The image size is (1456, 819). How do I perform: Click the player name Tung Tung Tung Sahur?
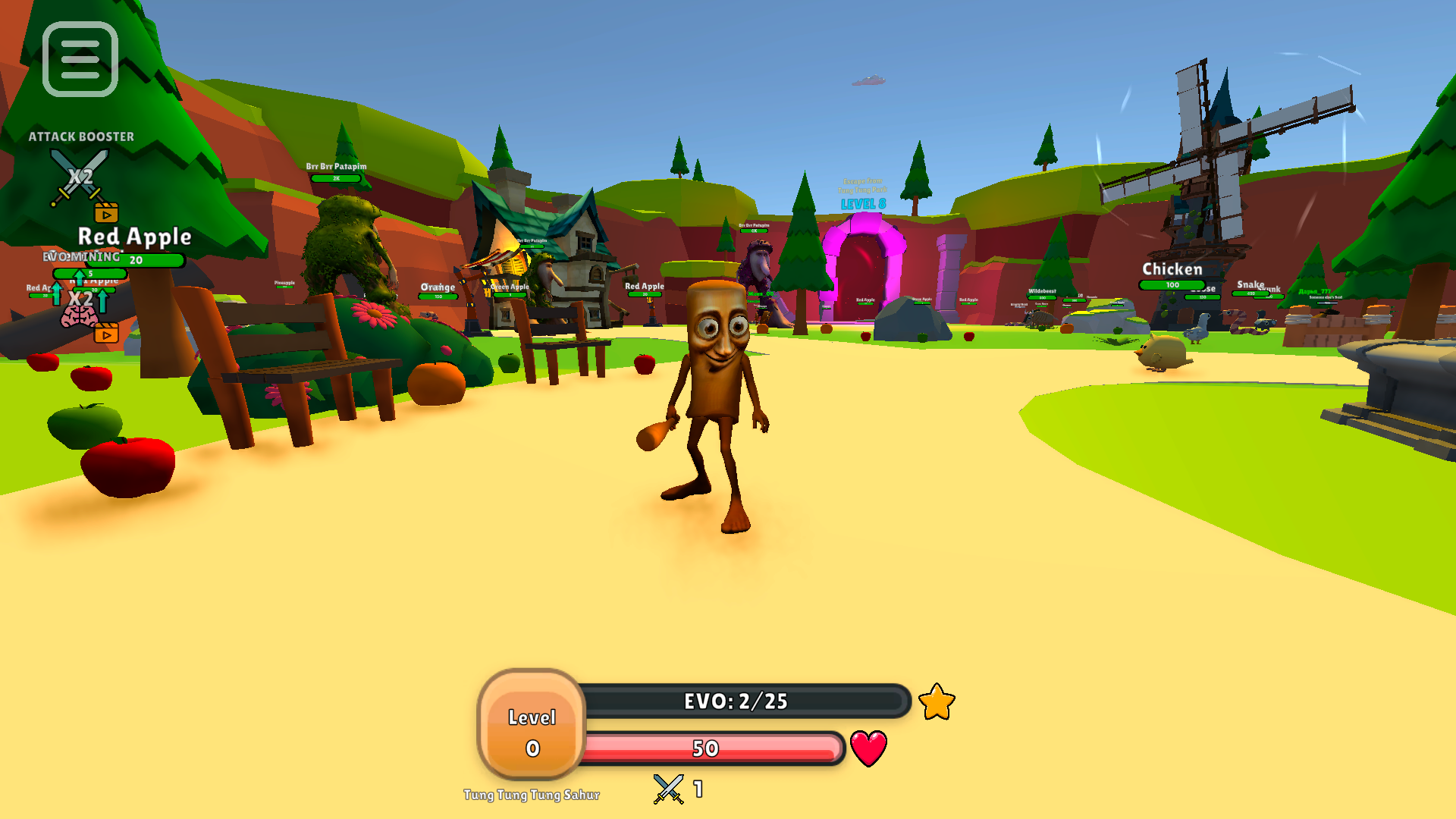(x=532, y=795)
